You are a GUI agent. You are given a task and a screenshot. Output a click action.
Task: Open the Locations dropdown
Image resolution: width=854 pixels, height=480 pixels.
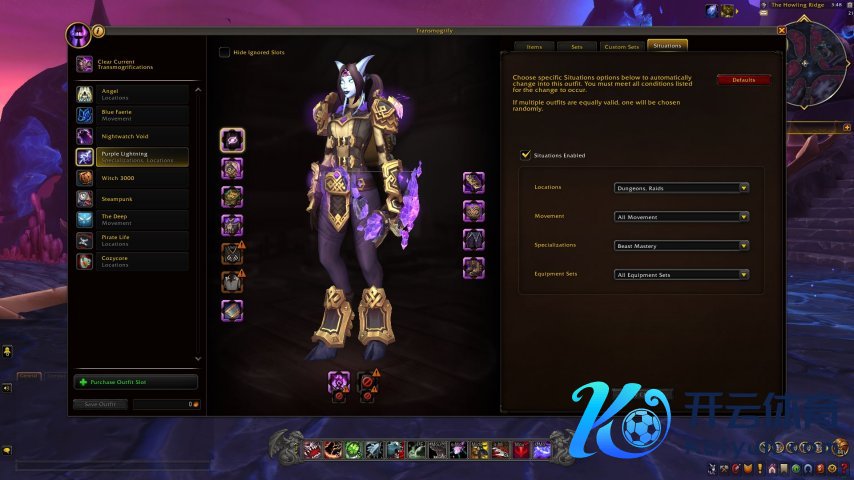[x=681, y=187]
